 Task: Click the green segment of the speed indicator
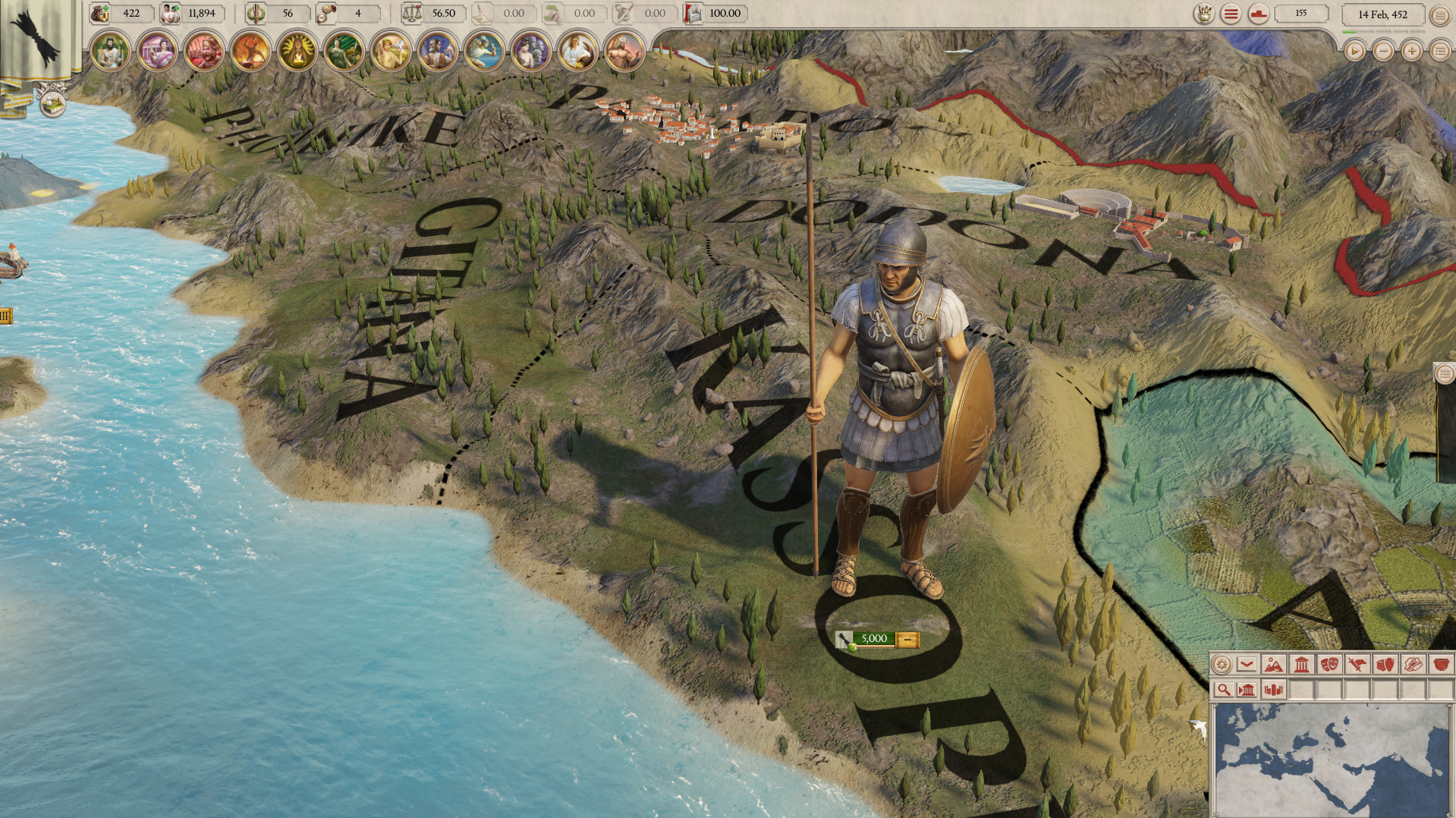[1350, 32]
